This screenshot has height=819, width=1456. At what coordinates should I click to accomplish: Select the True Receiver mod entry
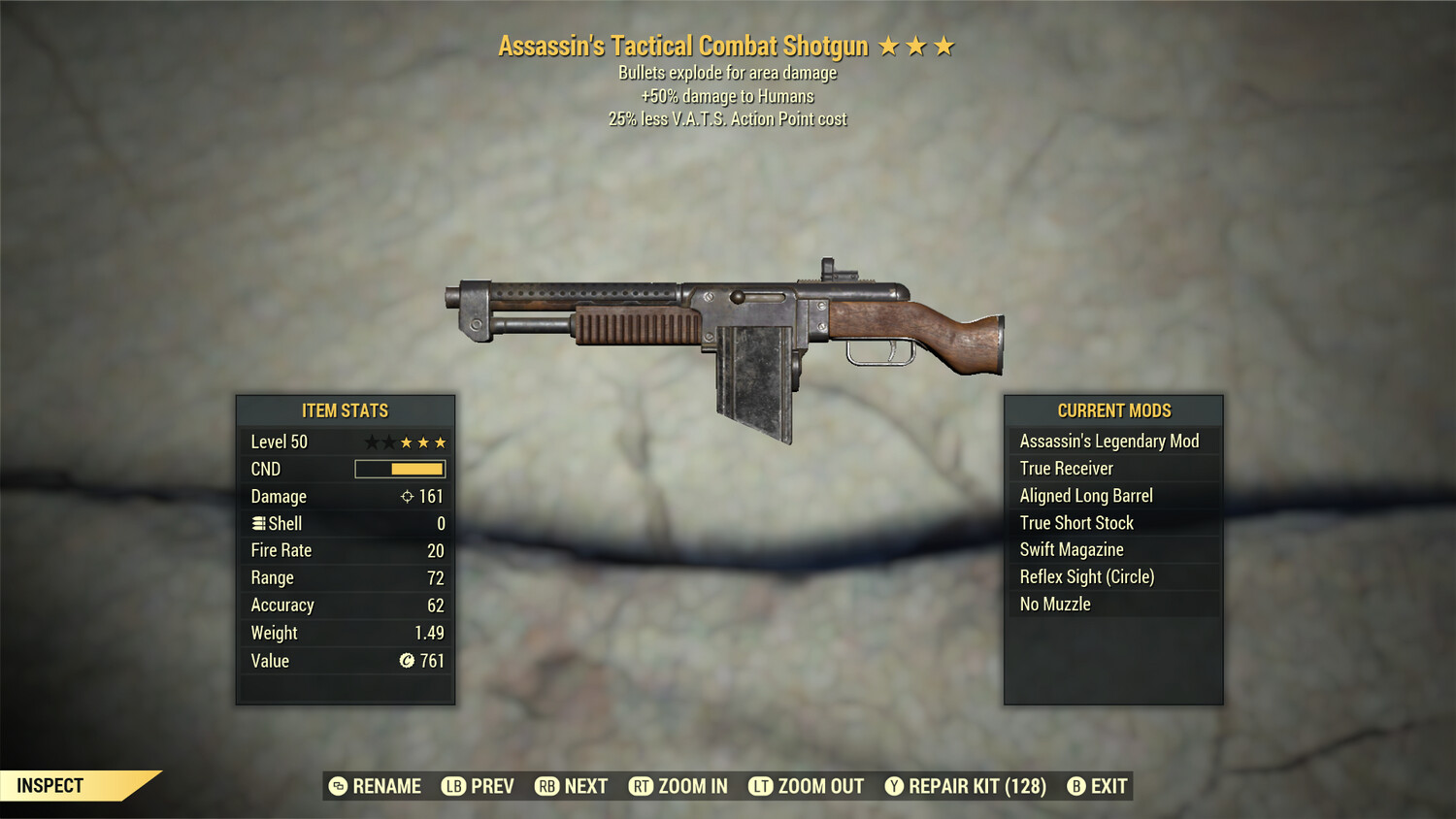coord(1112,468)
